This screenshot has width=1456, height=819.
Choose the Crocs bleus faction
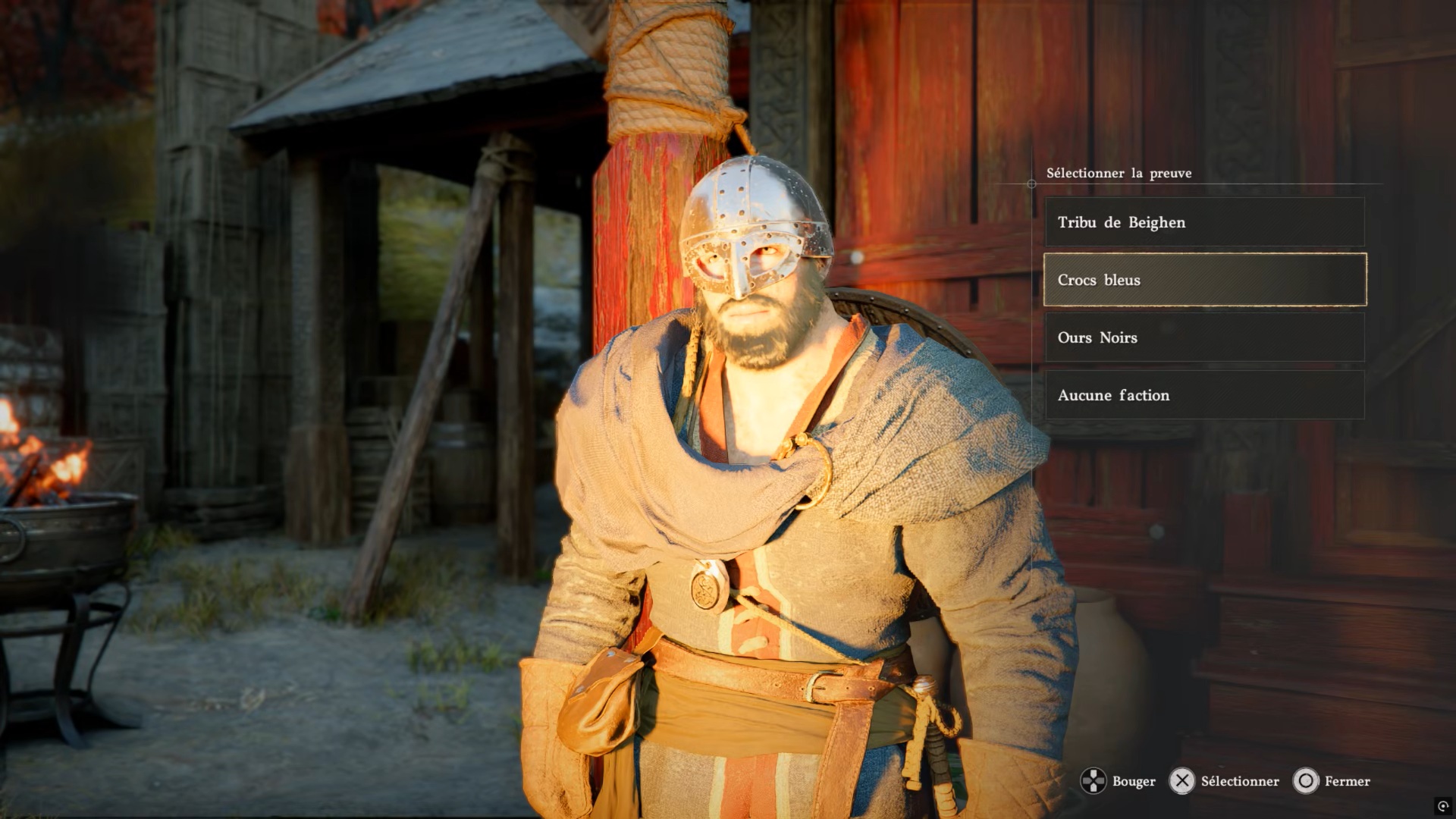pos(1204,280)
